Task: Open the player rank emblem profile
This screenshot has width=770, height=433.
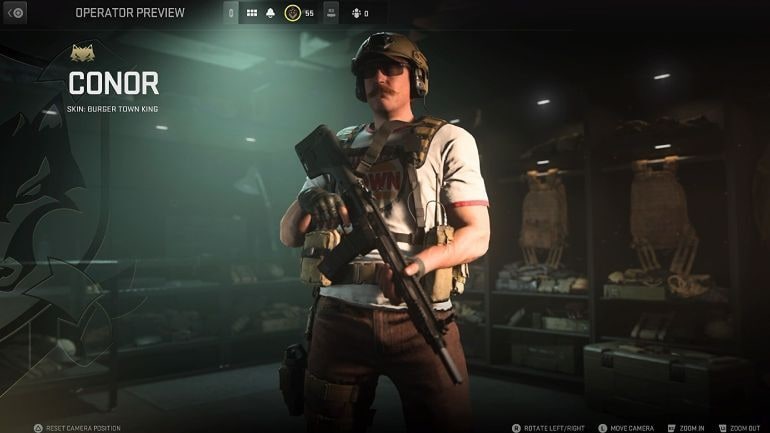Action: click(292, 13)
